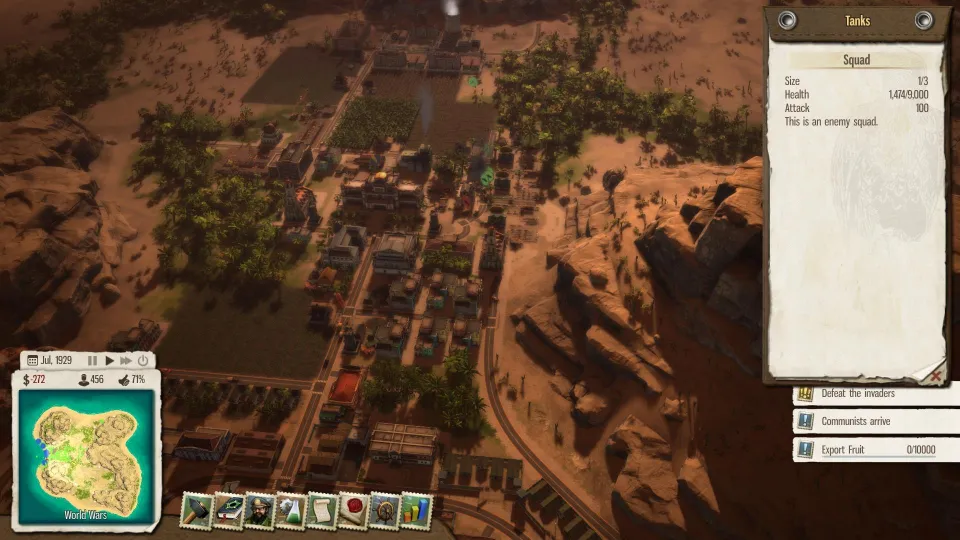This screenshot has height=540, width=960.
Task: Pause the game speed
Action: pyautogui.click(x=93, y=360)
